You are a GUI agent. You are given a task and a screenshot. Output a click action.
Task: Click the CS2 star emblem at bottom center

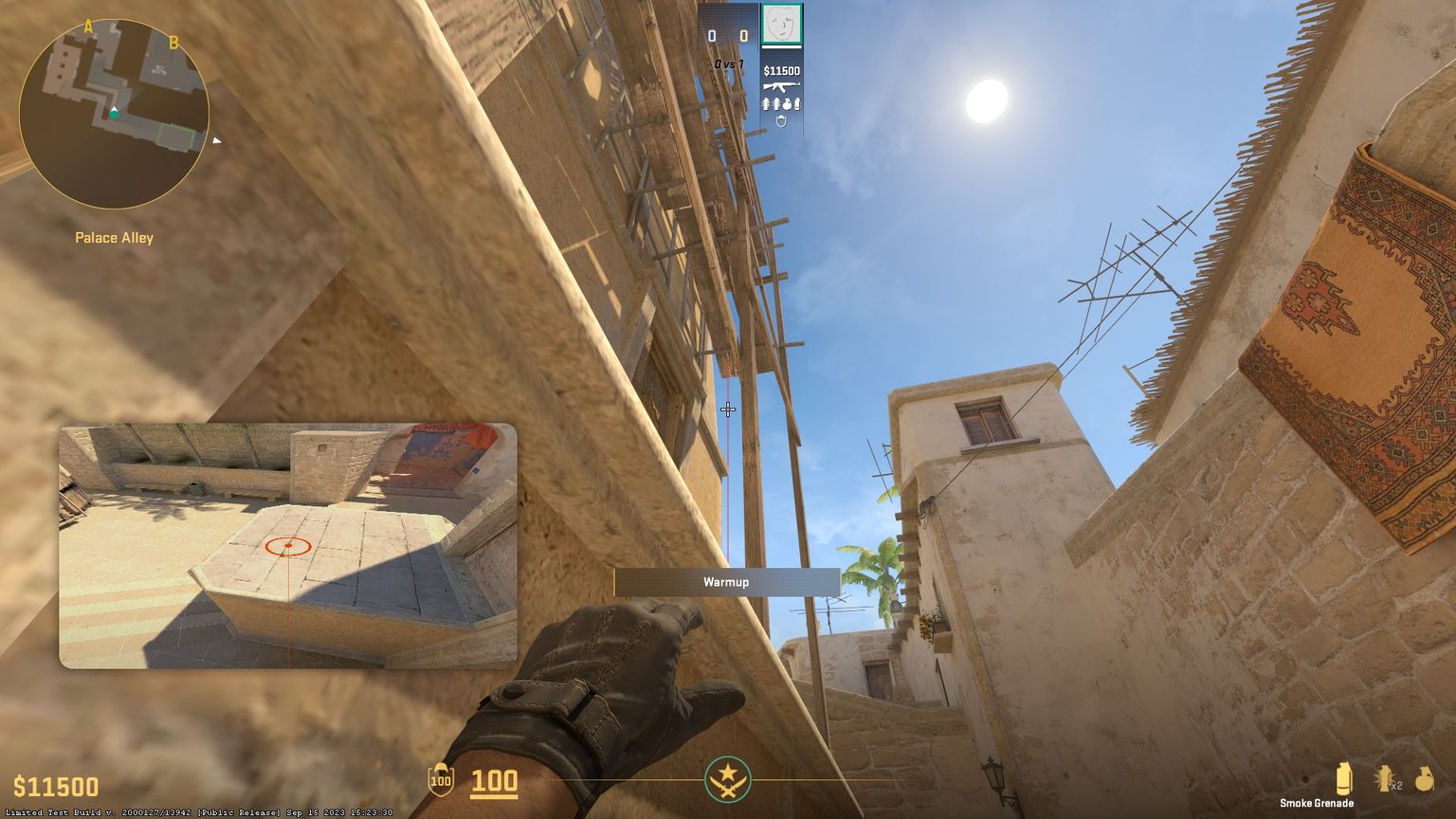coord(728,779)
